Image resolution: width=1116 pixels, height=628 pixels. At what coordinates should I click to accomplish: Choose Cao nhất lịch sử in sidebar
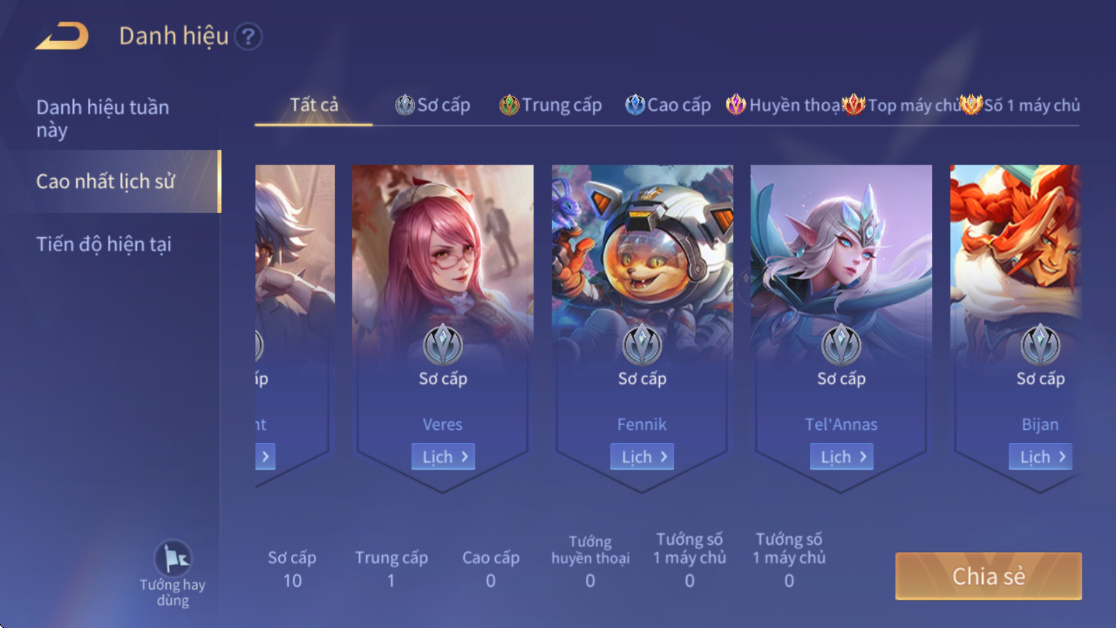(x=106, y=181)
